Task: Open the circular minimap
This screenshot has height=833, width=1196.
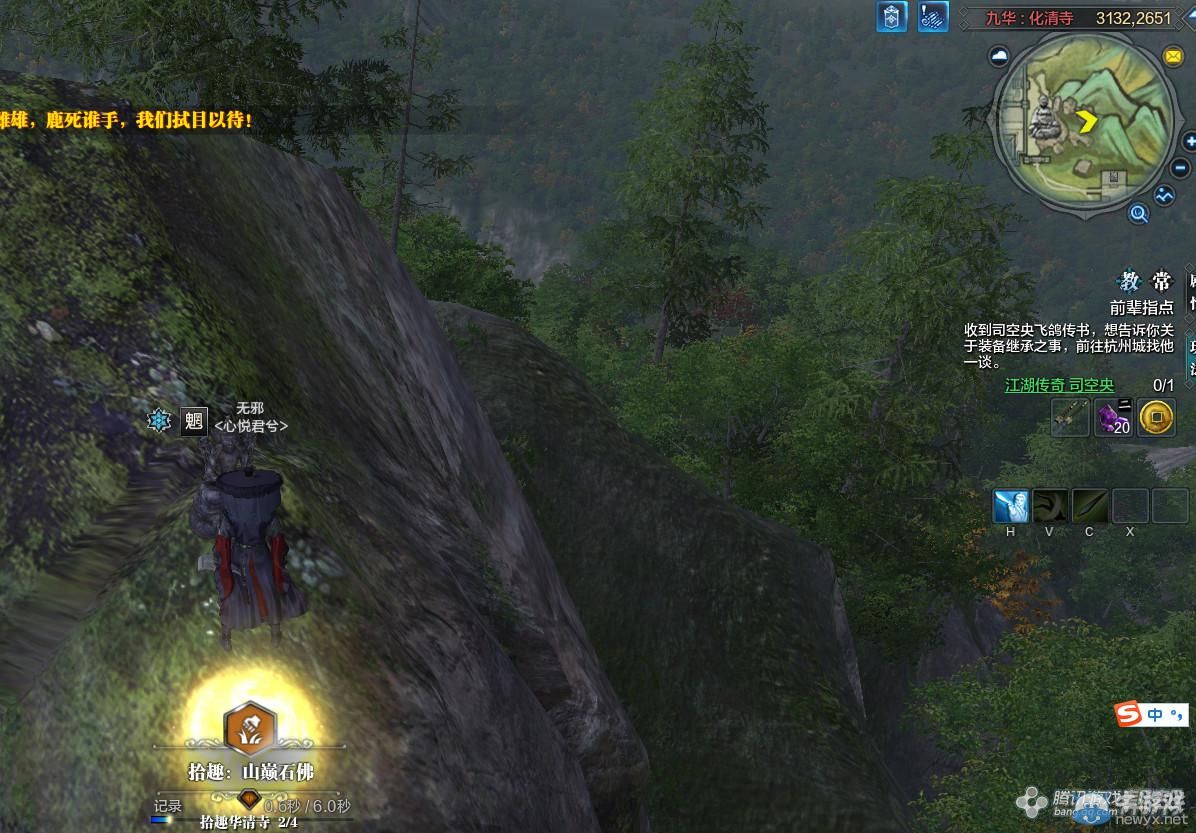Action: pos(1085,122)
